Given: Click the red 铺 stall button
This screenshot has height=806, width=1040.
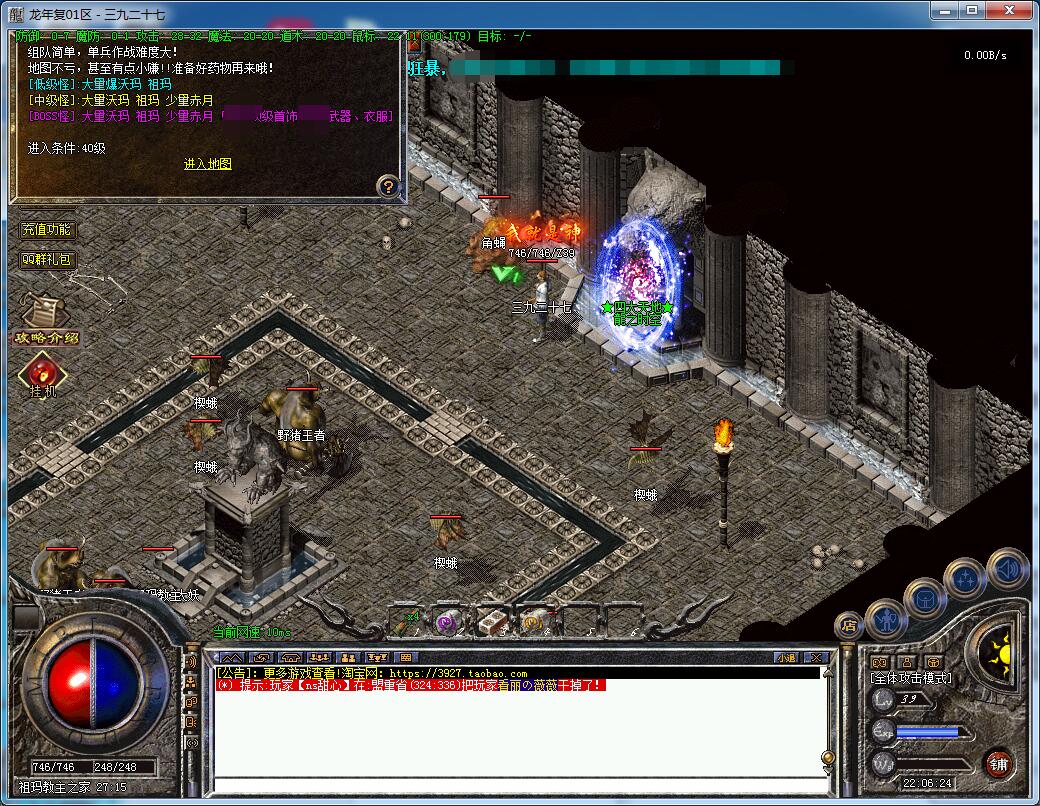Looking at the screenshot, I should (x=998, y=764).
